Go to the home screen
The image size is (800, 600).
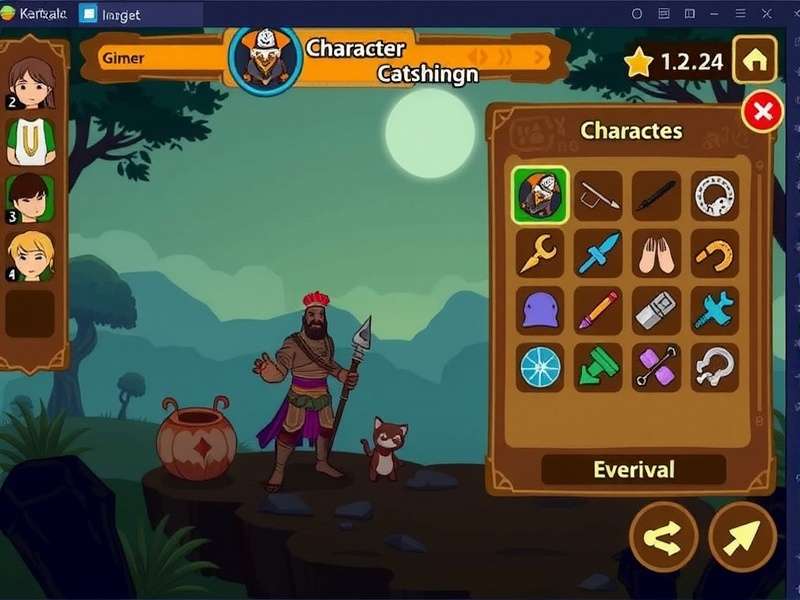(x=755, y=60)
